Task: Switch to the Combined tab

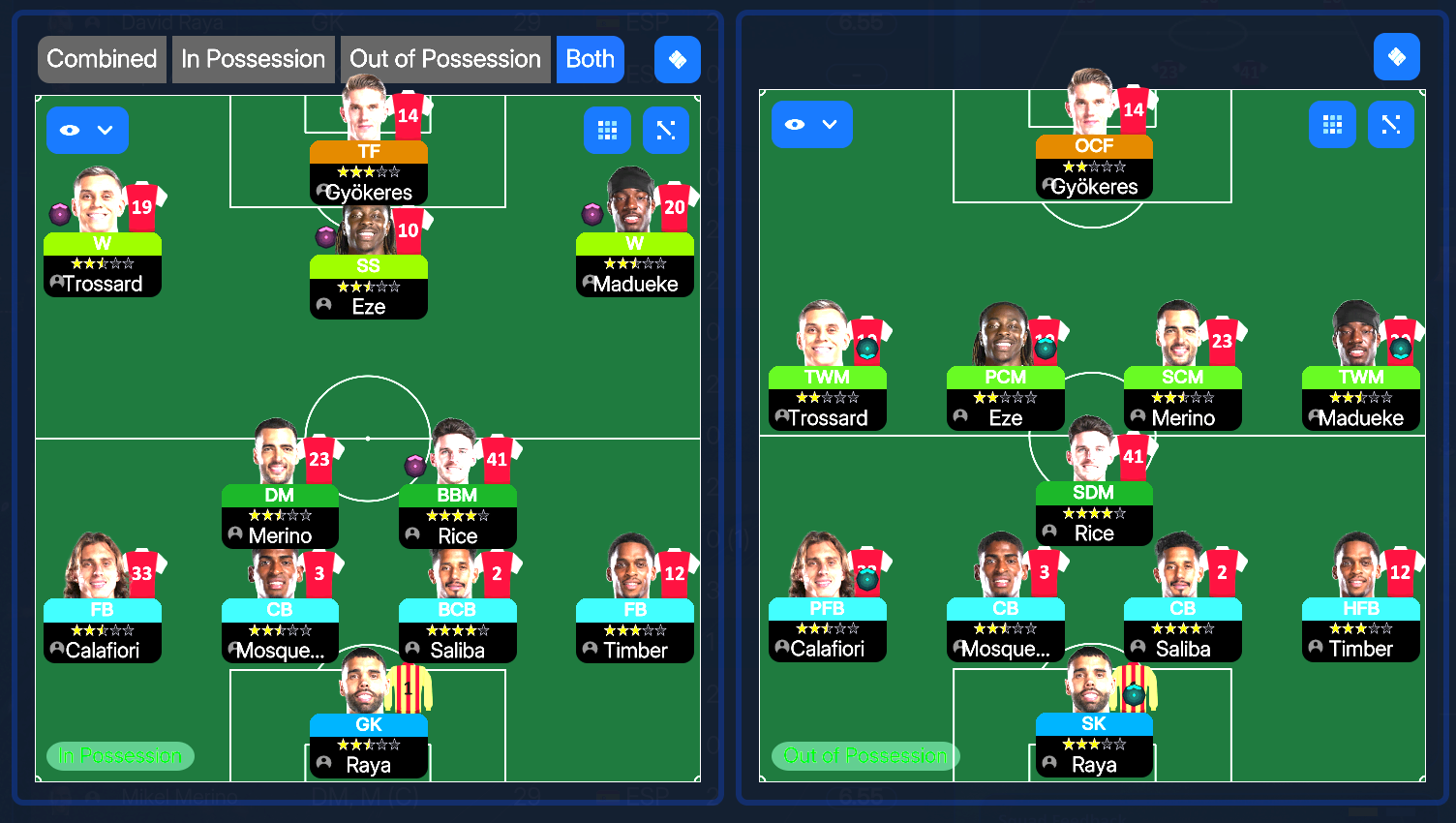Action: click(102, 59)
